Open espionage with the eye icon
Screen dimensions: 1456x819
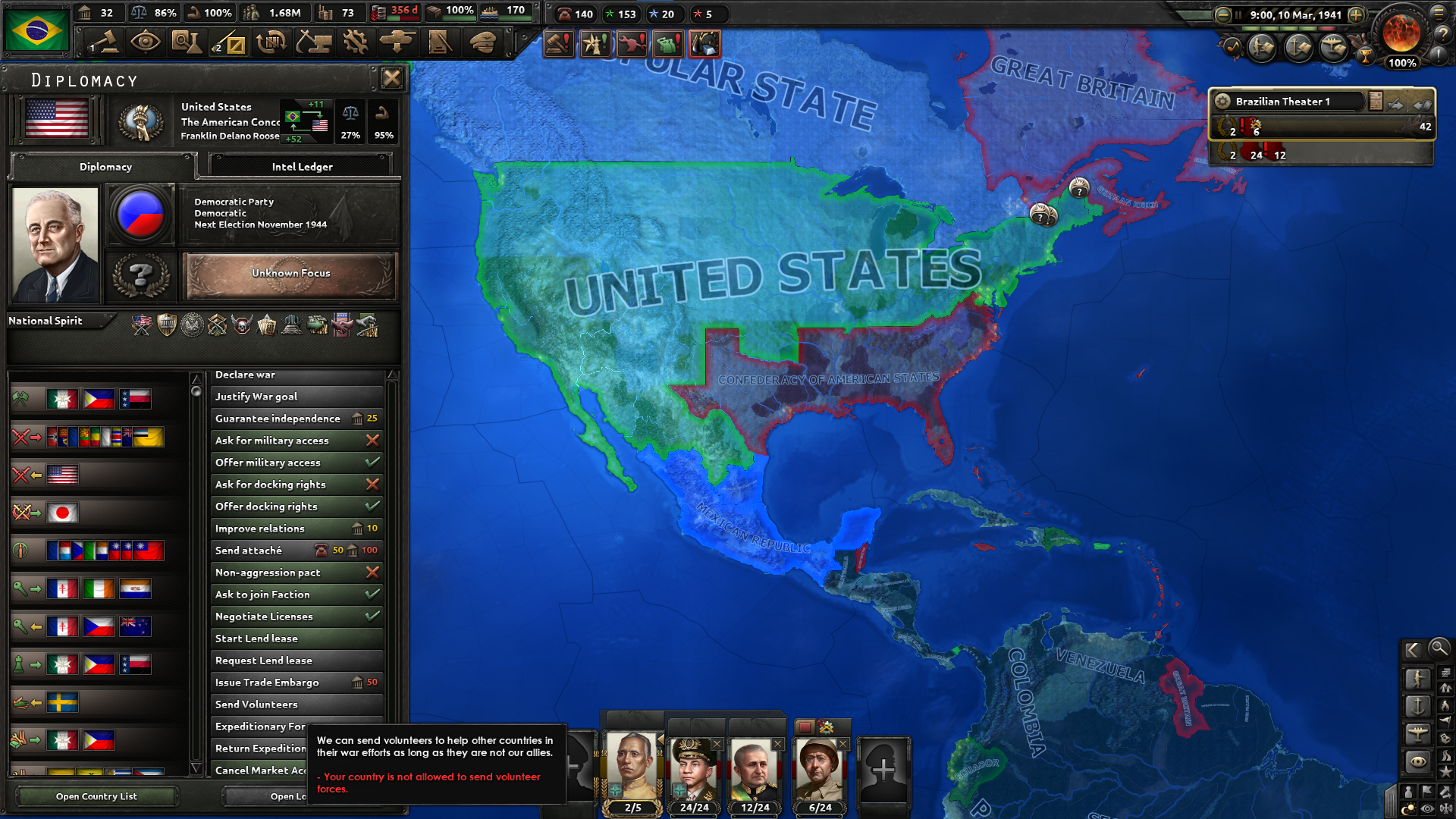(x=147, y=43)
